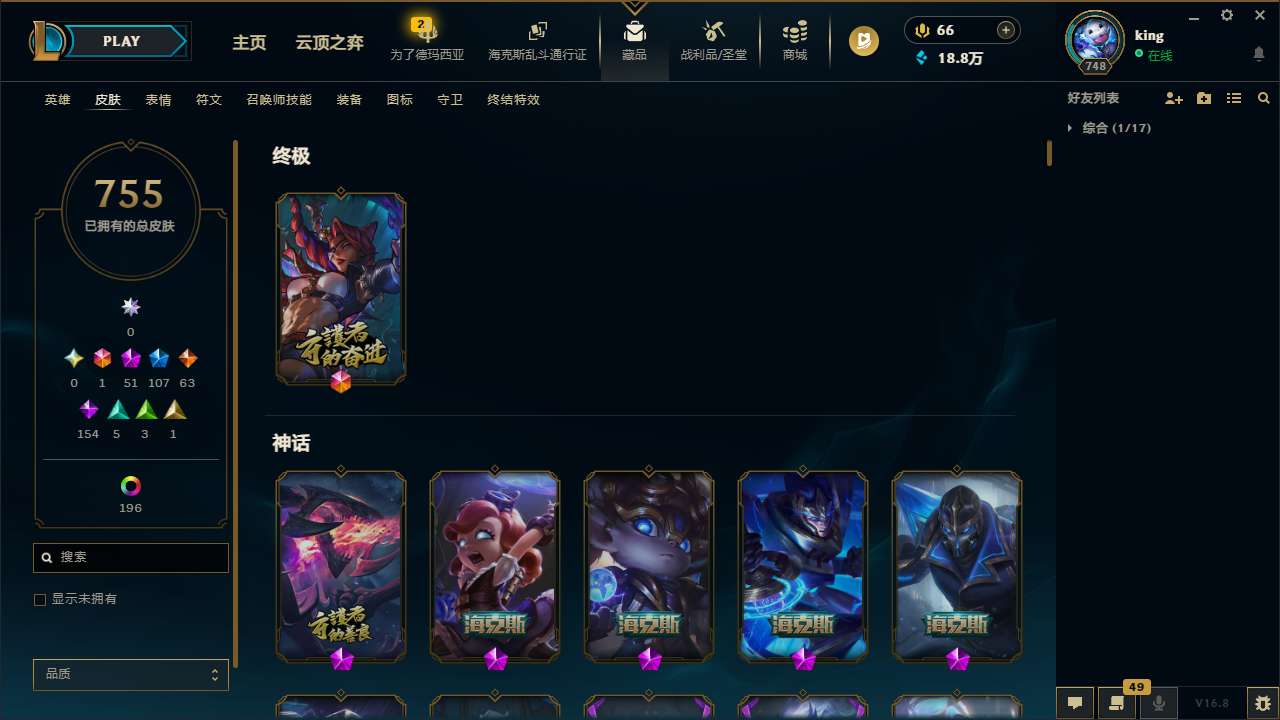Open the 品质 quality dropdown
This screenshot has height=720, width=1280.
(130, 674)
